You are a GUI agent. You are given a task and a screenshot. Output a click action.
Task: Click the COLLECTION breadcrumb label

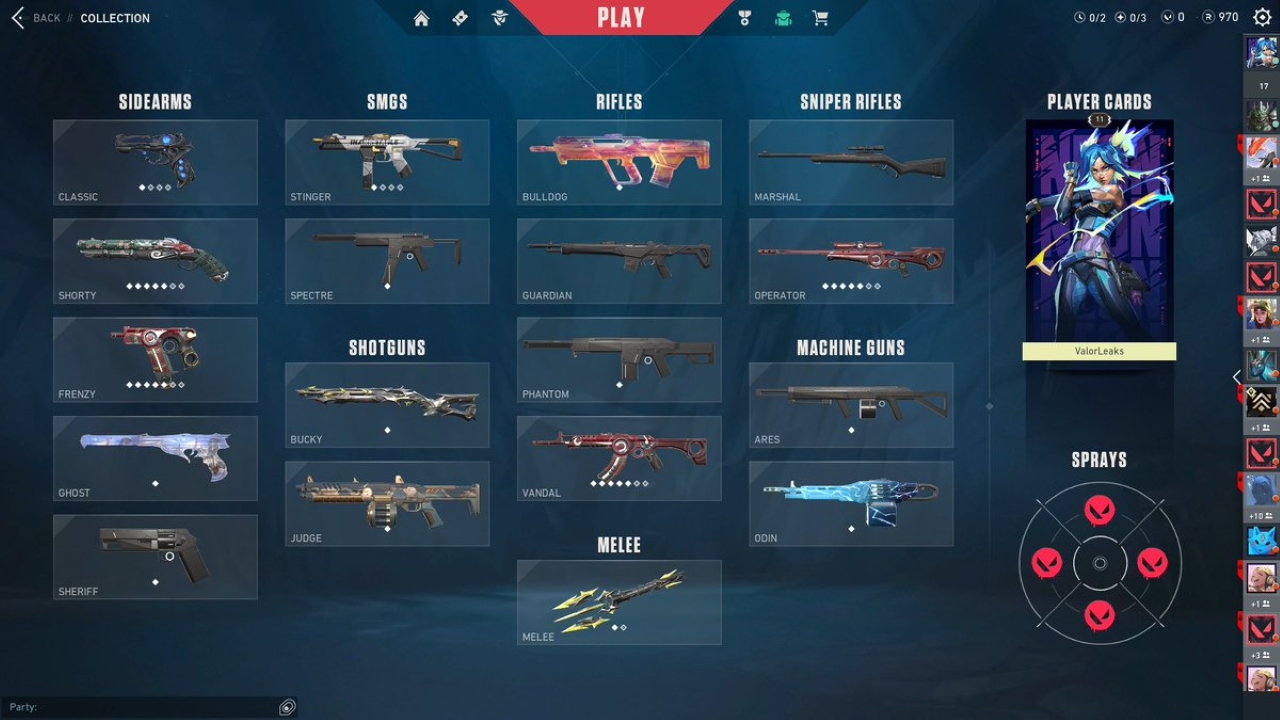[115, 17]
